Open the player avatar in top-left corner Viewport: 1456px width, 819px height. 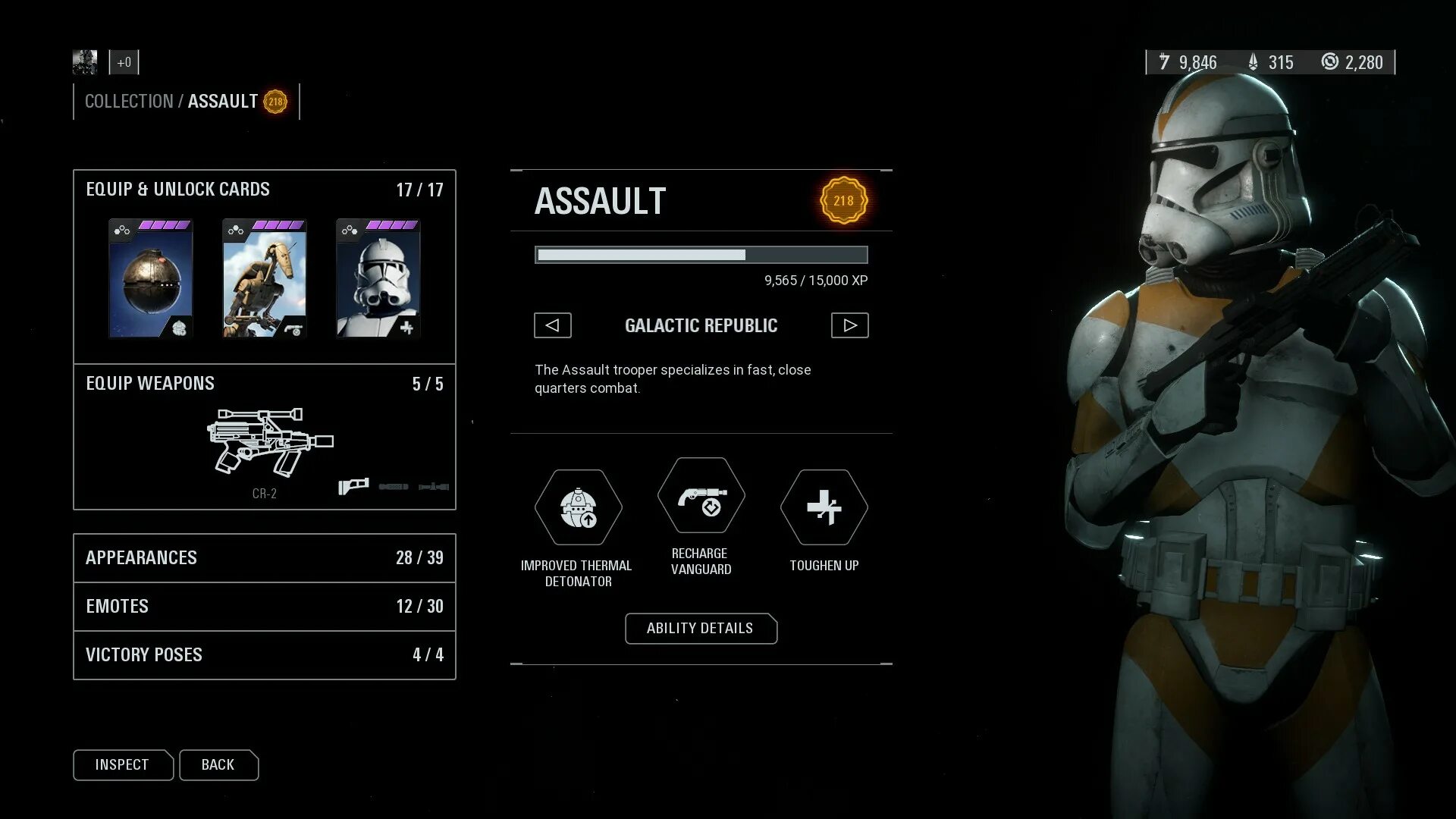85,62
